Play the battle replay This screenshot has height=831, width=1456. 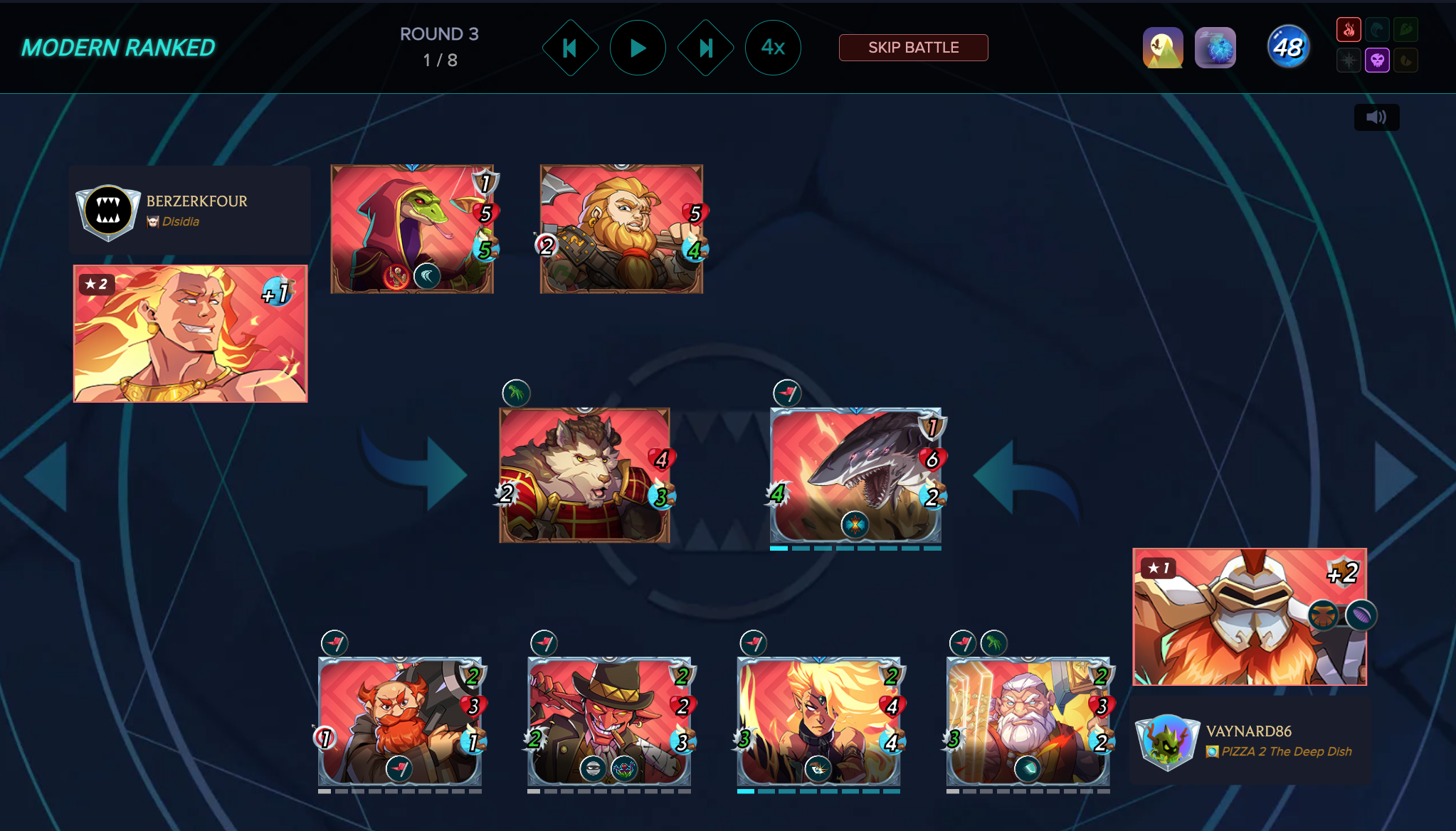[x=638, y=48]
